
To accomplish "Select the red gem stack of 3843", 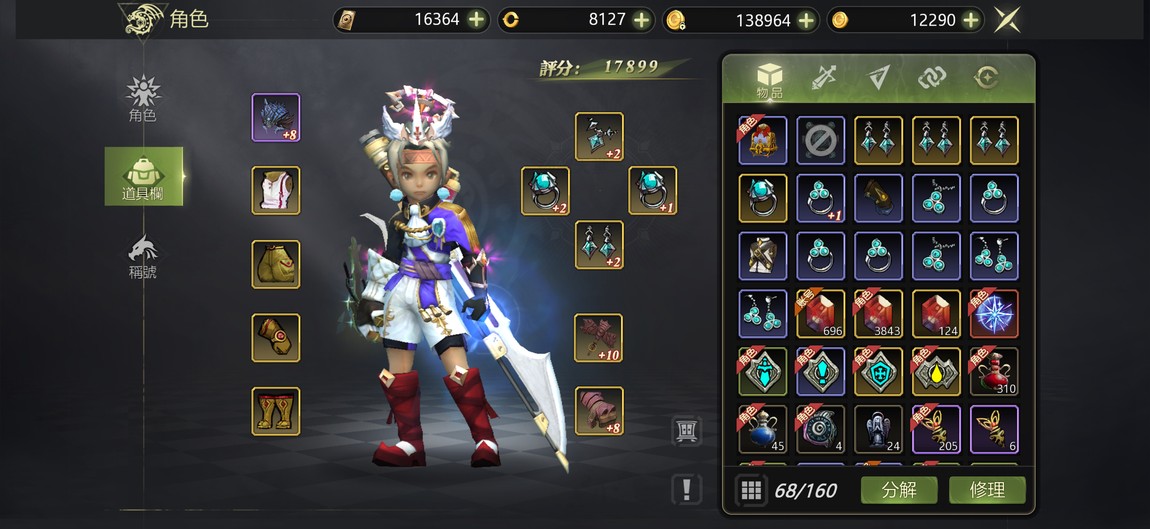I will (879, 314).
